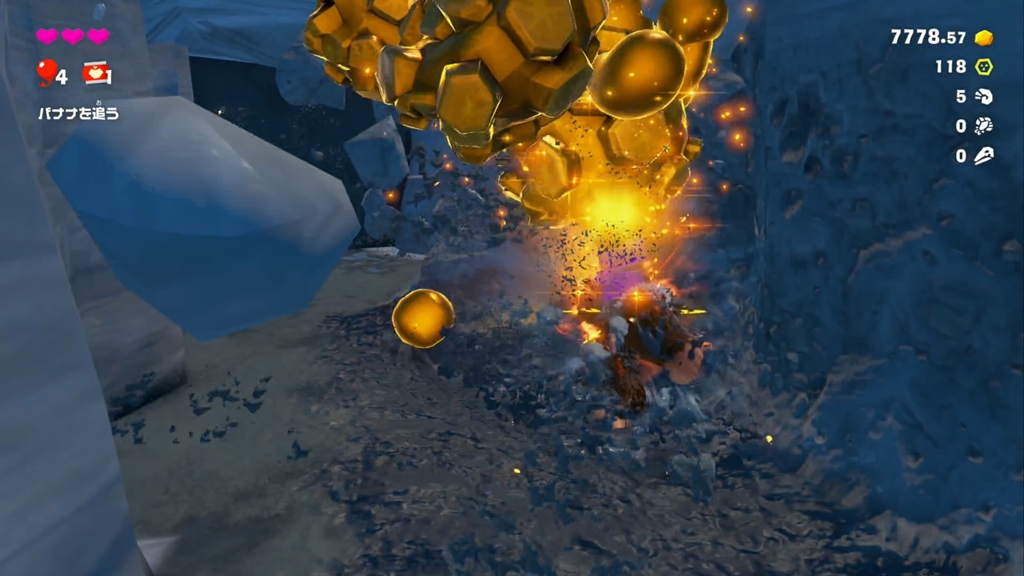
Task: Choose the crab-shaped fossil icon
Action: coord(984,126)
